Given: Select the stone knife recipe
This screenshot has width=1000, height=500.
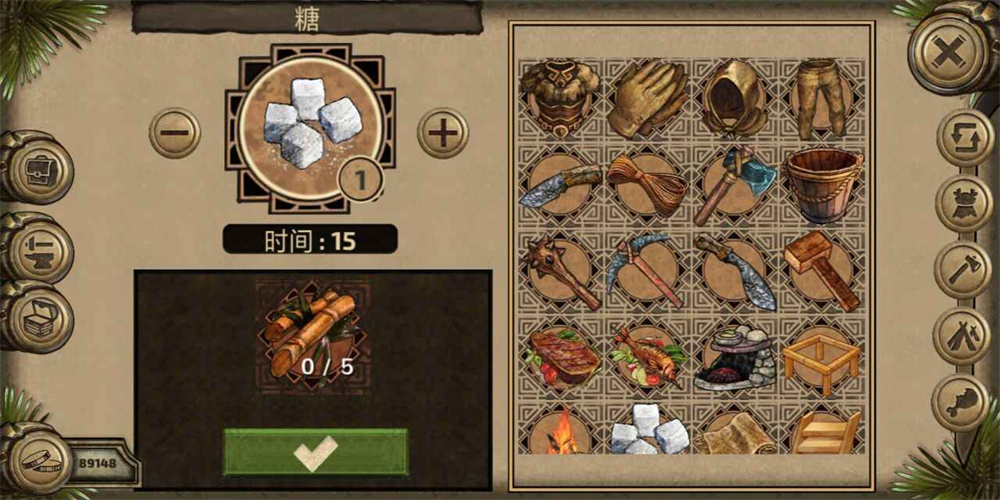Looking at the screenshot, I should point(559,186).
